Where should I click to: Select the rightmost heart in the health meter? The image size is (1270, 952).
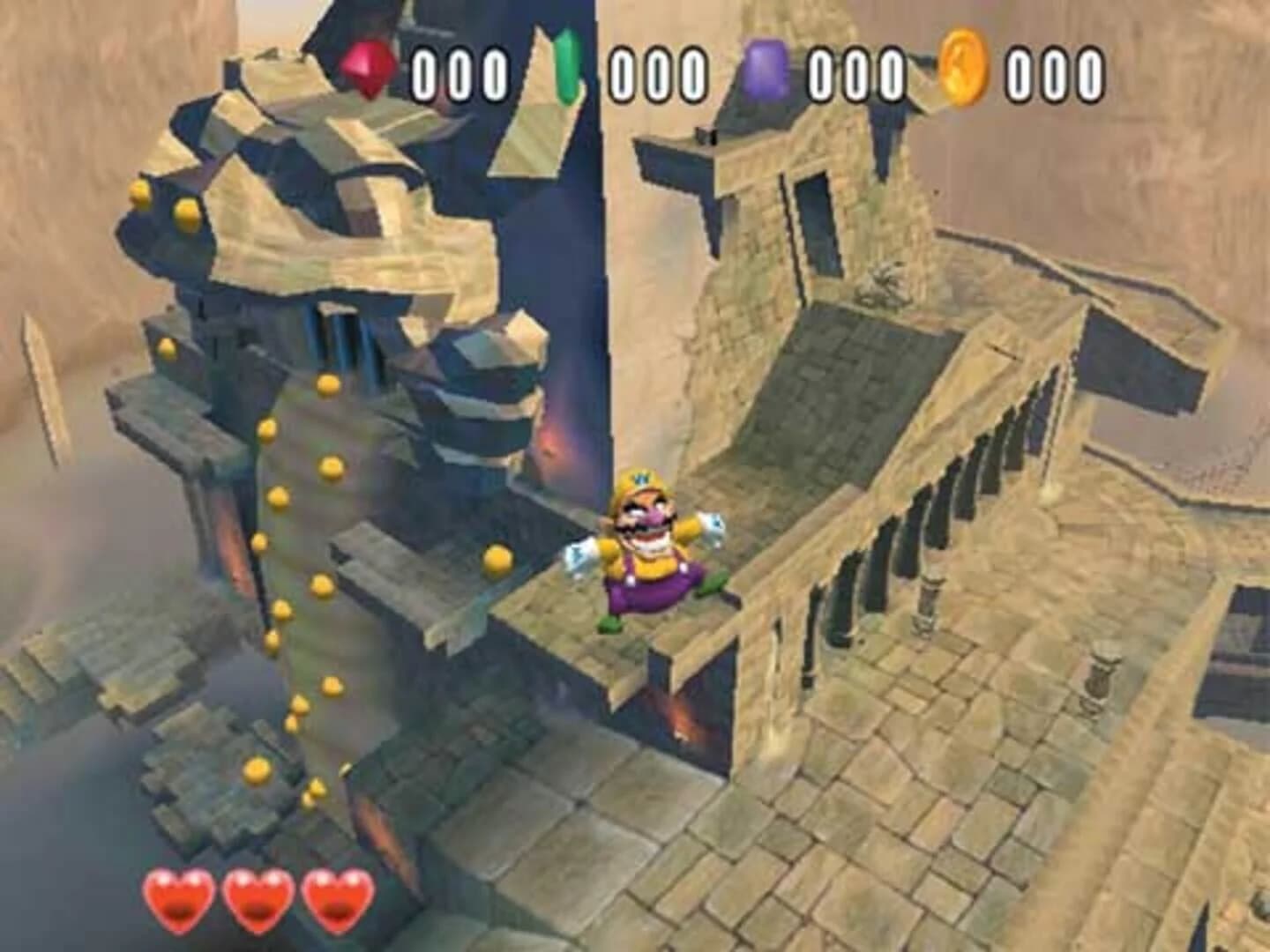click(334, 898)
